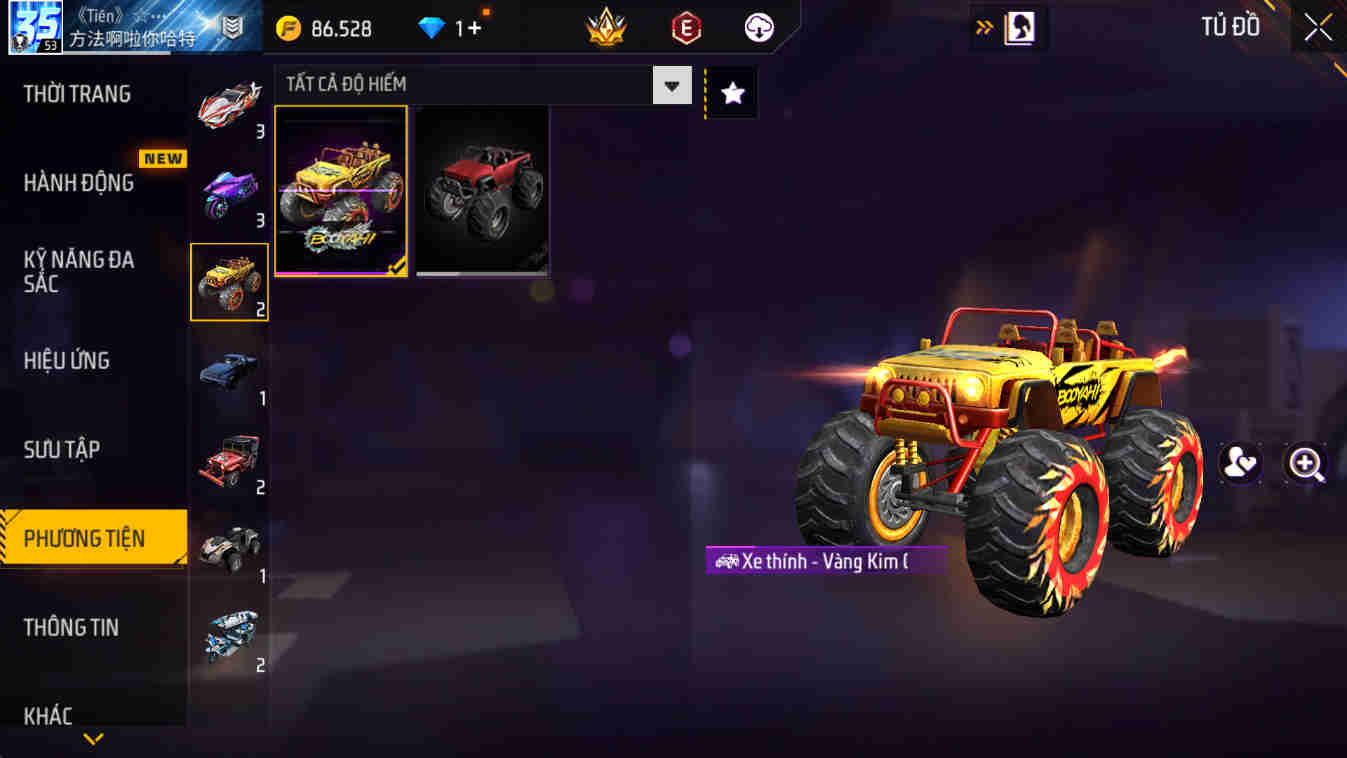Select the friend heart icon beside the vehicle
Screen dimensions: 1347x758
(x=1240, y=463)
